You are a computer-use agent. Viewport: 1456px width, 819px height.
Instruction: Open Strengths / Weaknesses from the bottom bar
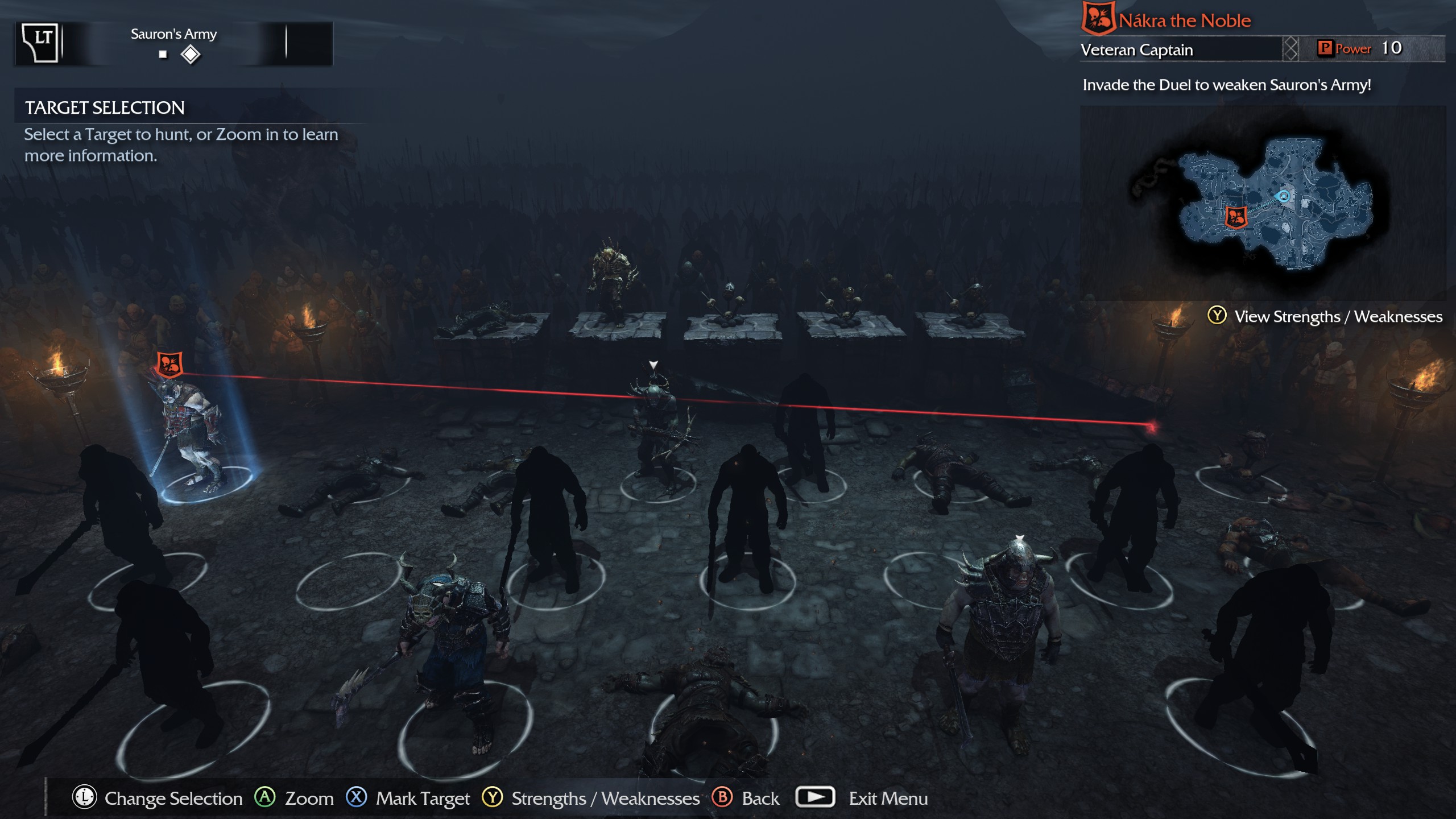pos(605,799)
